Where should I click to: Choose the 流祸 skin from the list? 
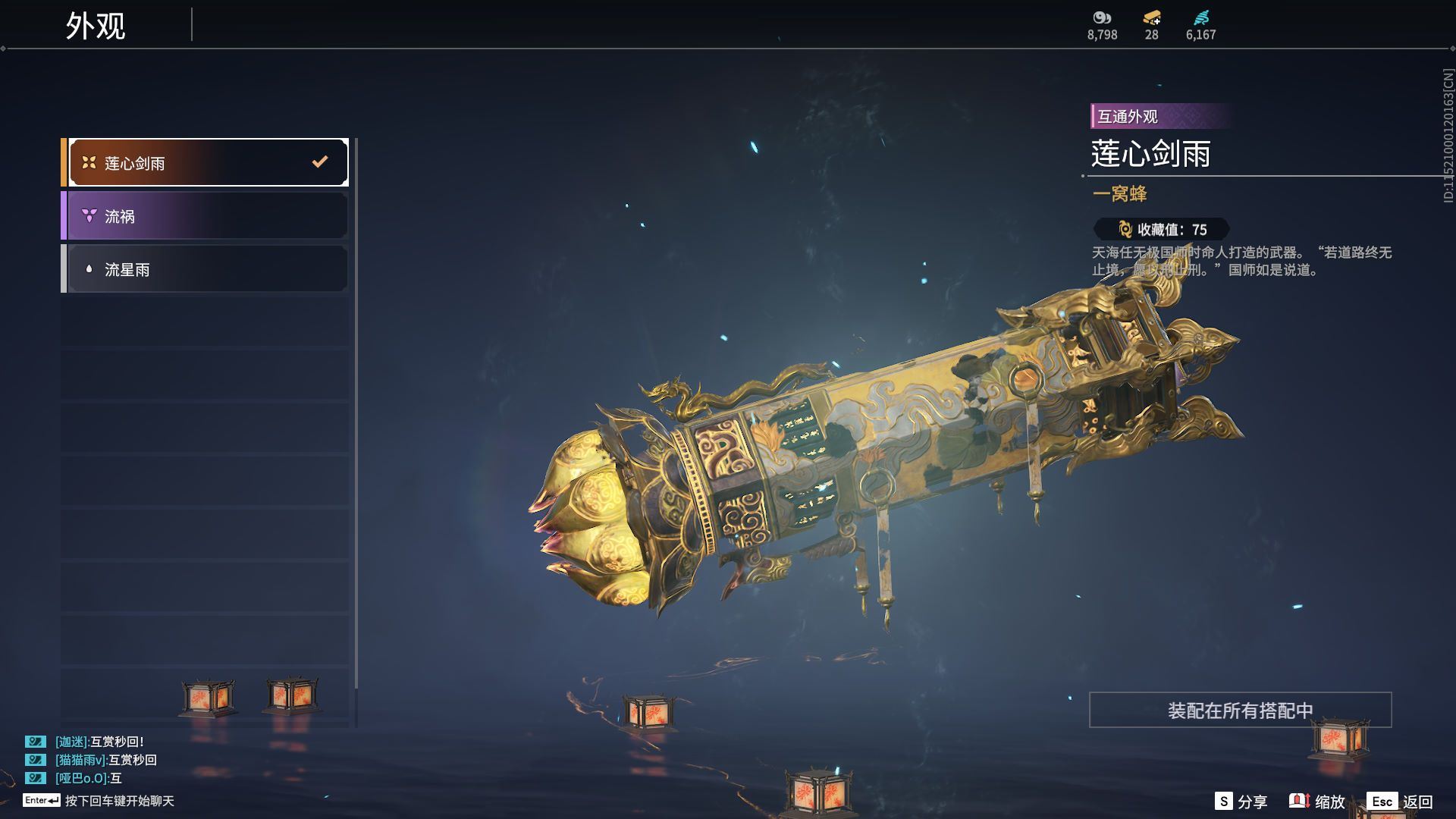click(206, 216)
